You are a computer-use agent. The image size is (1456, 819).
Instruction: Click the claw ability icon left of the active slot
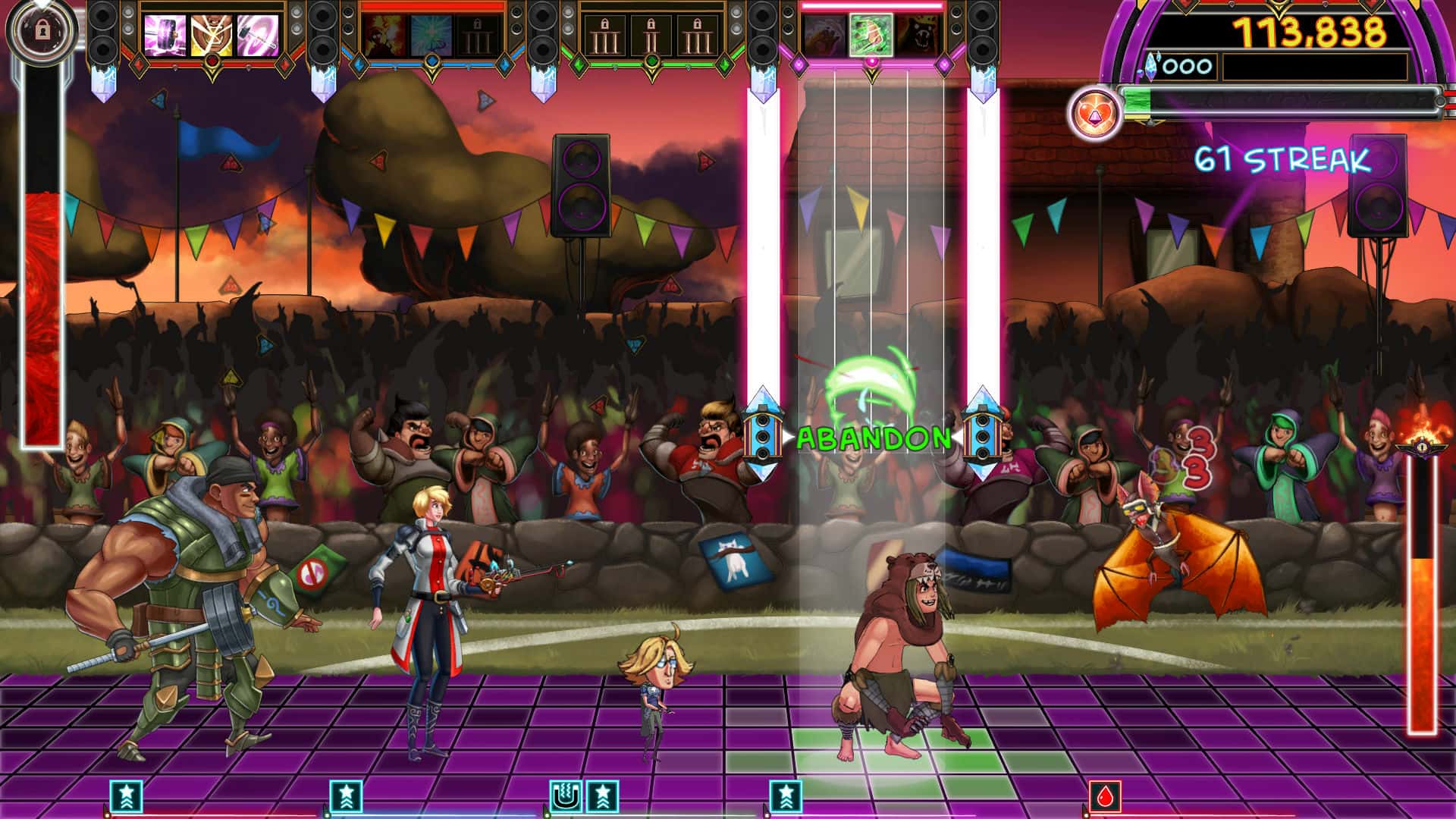[824, 35]
